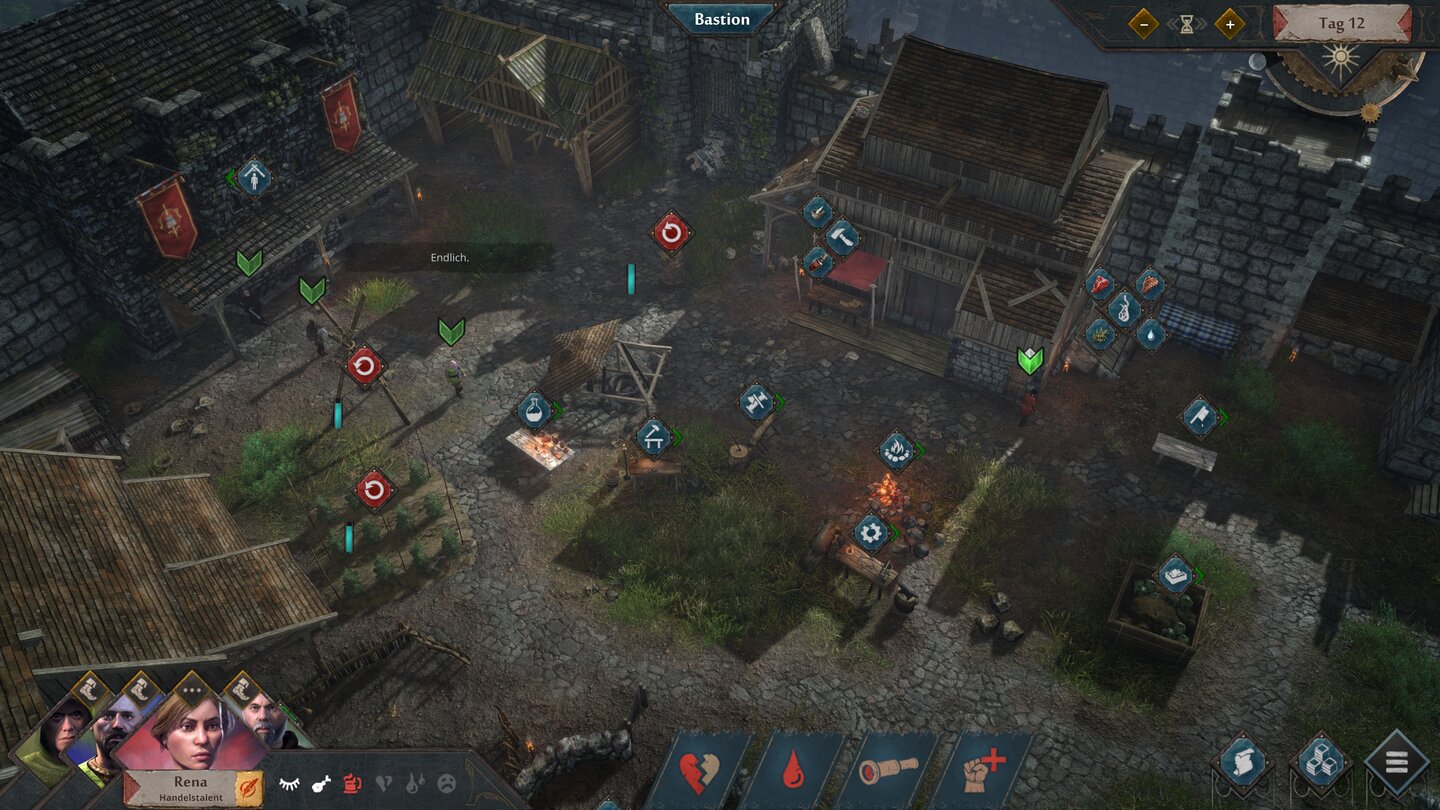1440x810 pixels.
Task: Click the orange feather trait icon beside Rena
Action: click(250, 787)
